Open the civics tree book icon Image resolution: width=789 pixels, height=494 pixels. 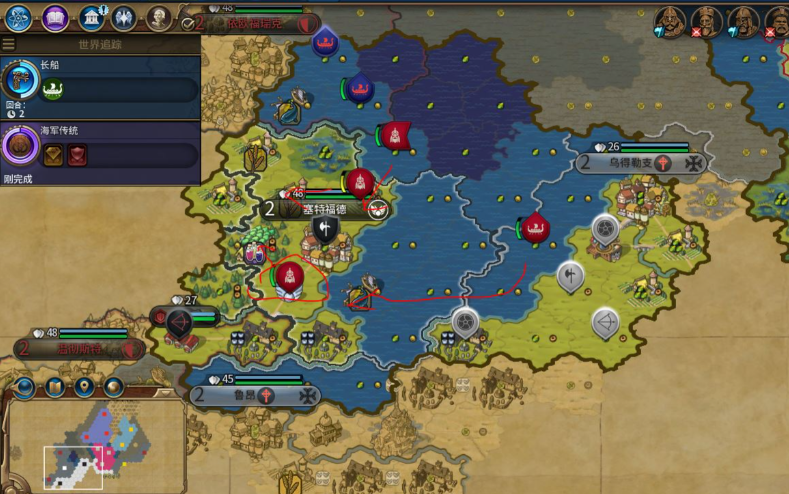click(x=56, y=17)
